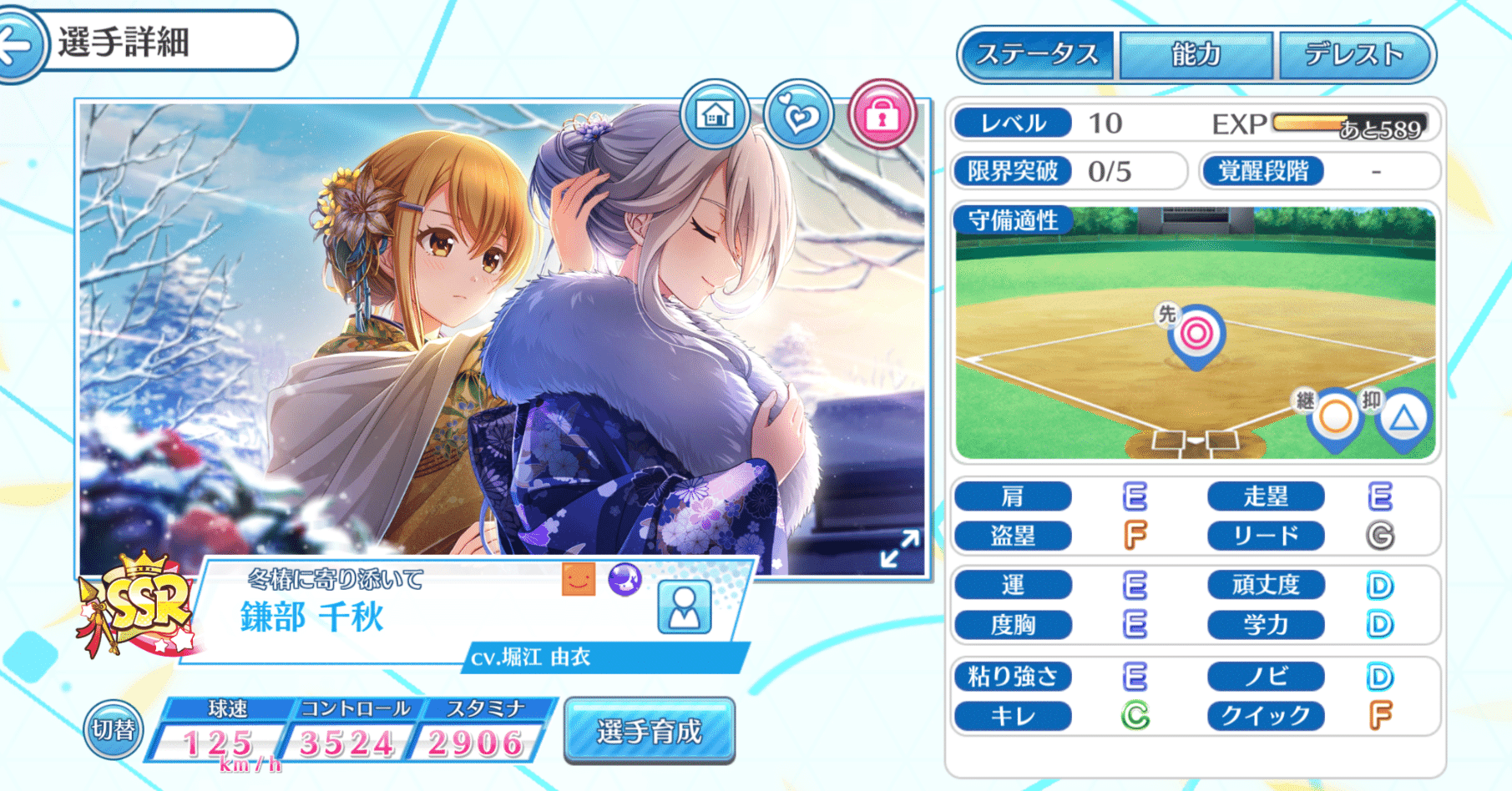Tap the 覚醒段階 panel
The height and width of the screenshot is (791, 1512).
pyautogui.click(x=1319, y=171)
